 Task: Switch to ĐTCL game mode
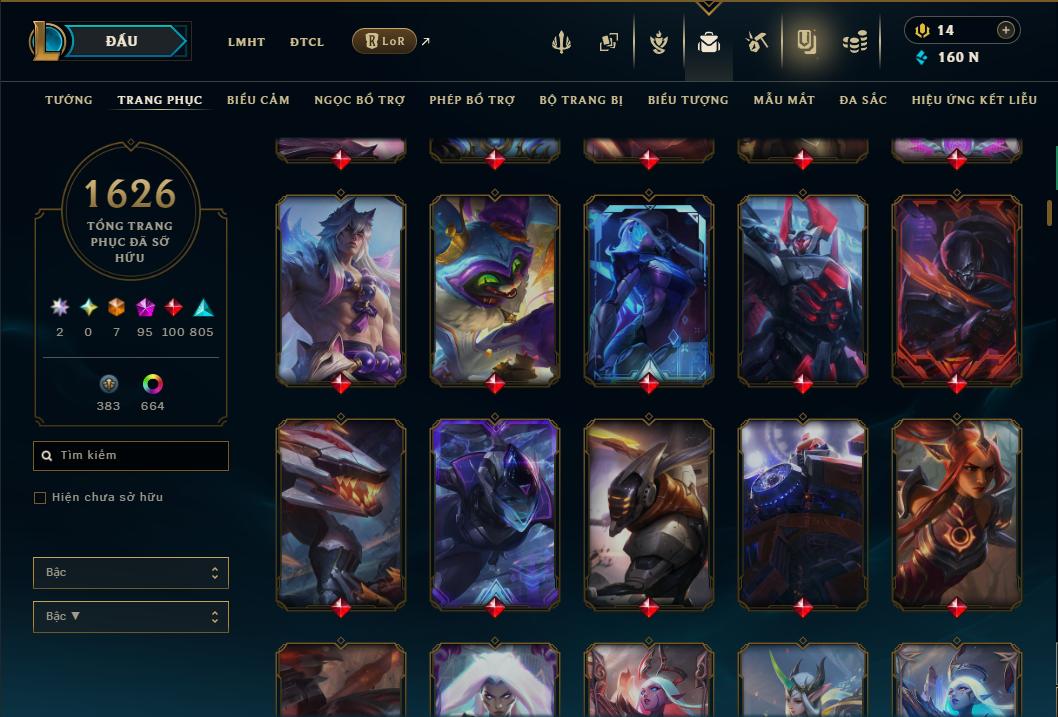(307, 42)
